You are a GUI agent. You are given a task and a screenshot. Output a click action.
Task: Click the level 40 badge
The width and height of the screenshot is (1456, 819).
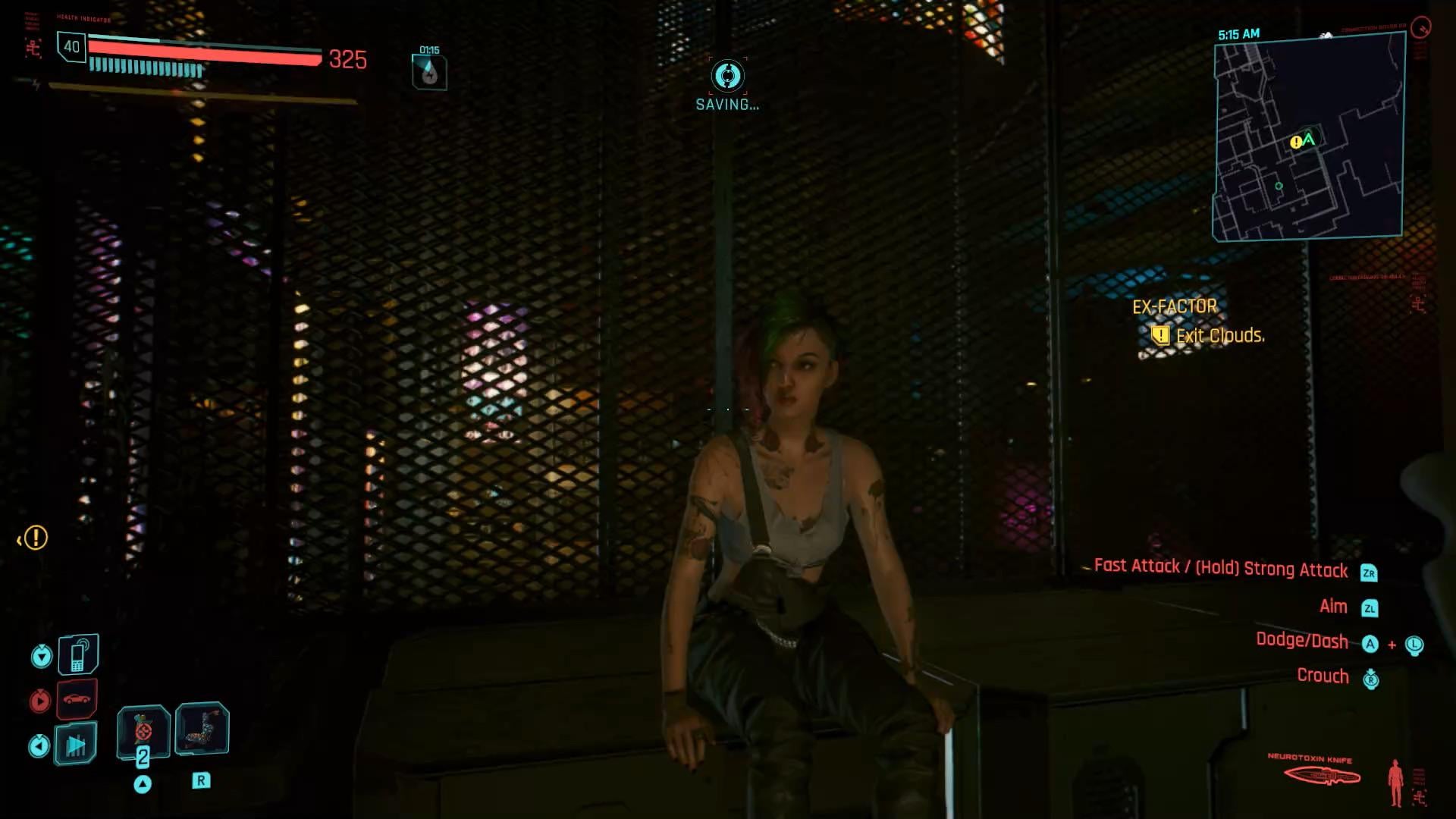[72, 47]
